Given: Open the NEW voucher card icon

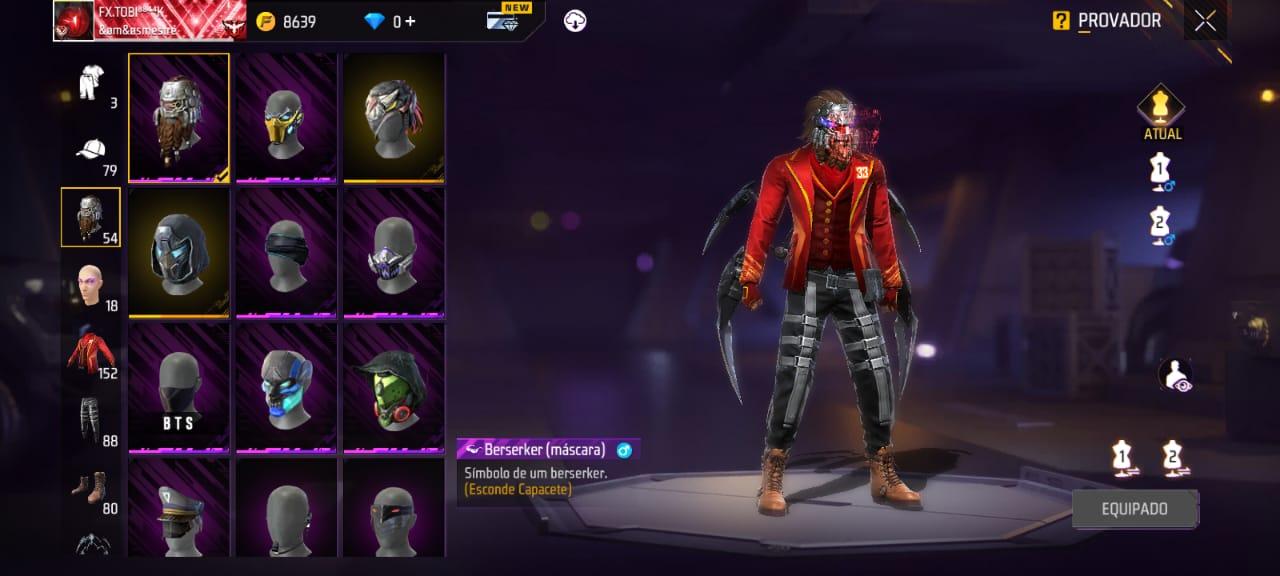Looking at the screenshot, I should tap(502, 21).
